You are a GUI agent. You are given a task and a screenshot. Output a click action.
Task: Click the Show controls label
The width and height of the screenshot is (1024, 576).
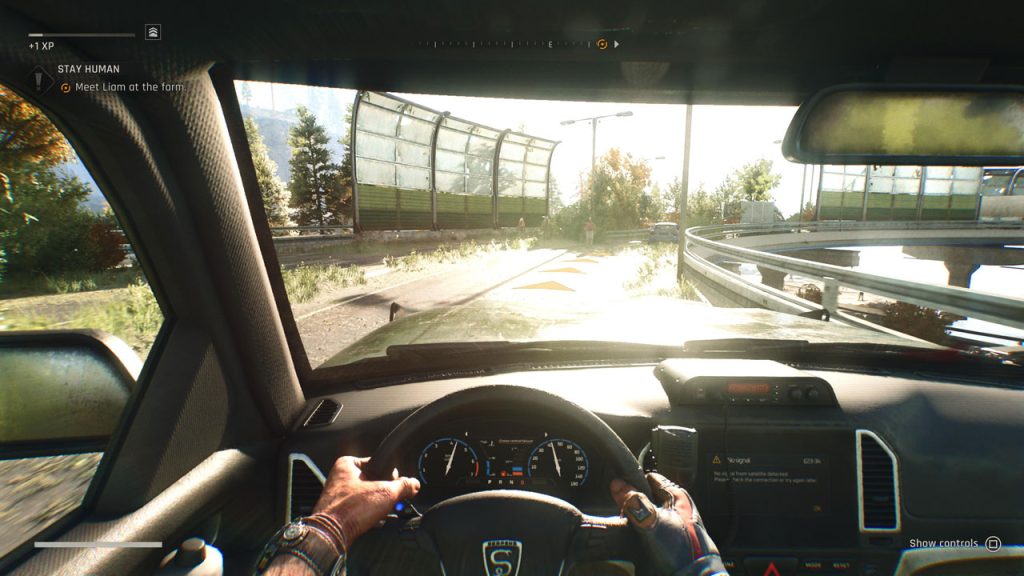(943, 543)
